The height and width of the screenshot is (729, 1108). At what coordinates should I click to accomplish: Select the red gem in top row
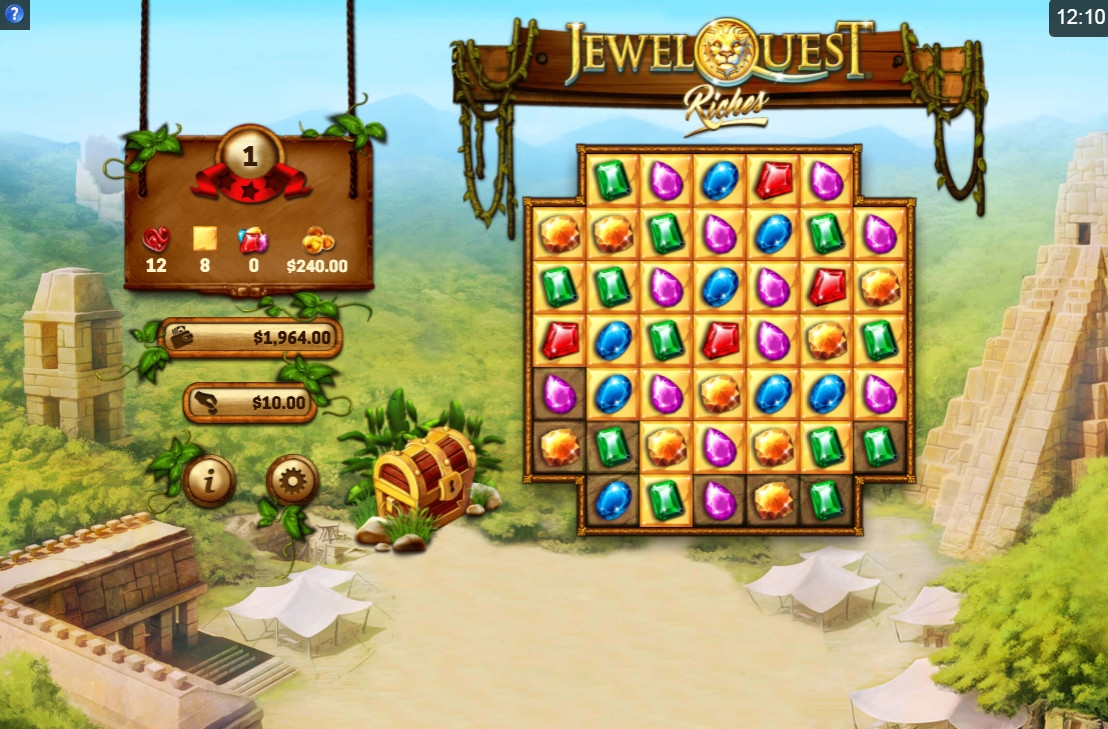[773, 180]
